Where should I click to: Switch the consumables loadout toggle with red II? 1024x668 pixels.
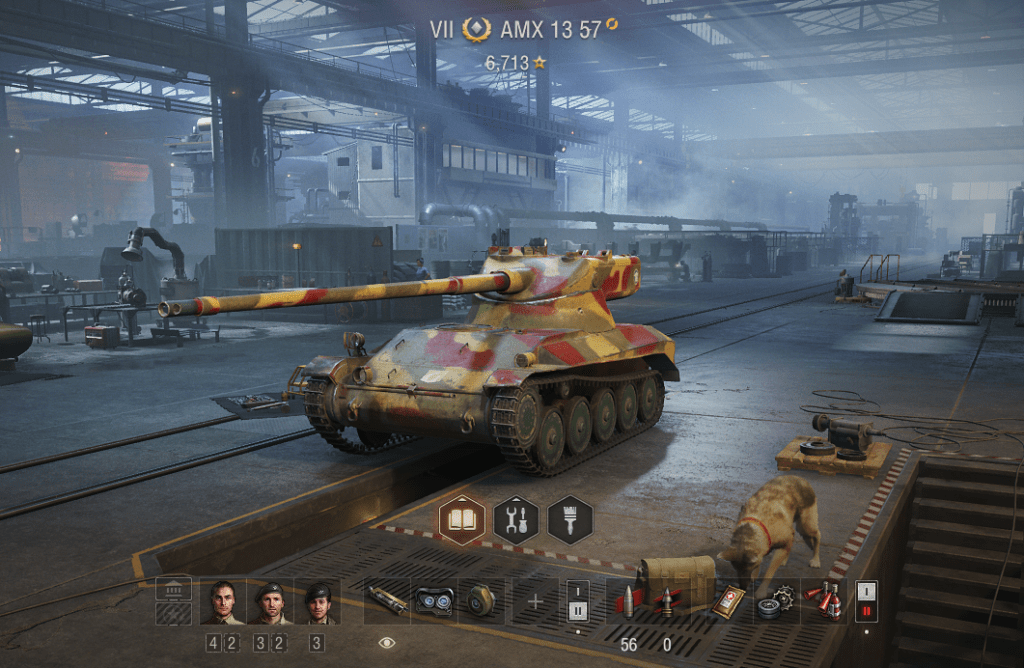pos(866,601)
